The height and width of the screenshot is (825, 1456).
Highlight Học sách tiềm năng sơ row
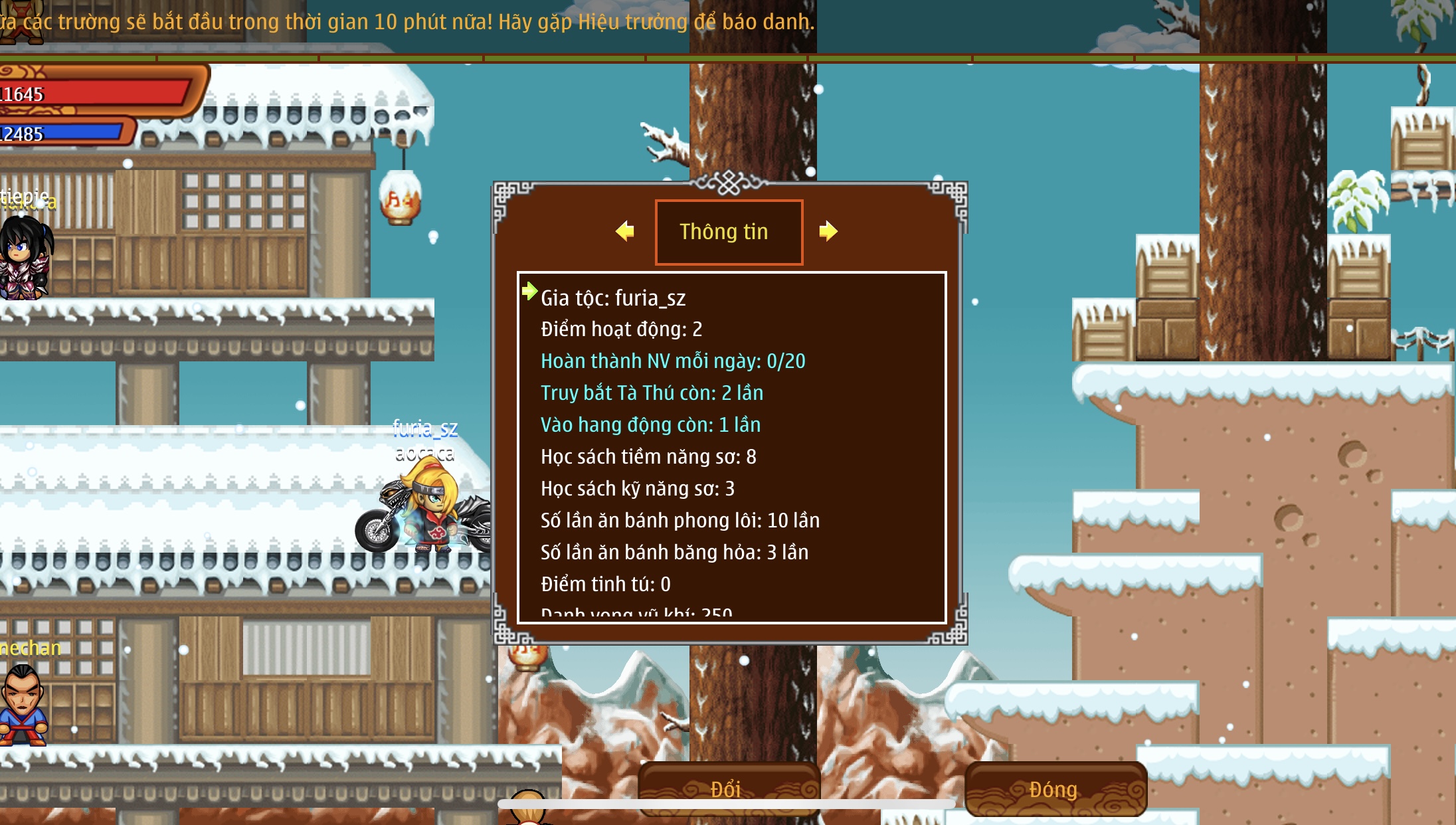pyautogui.click(x=648, y=457)
